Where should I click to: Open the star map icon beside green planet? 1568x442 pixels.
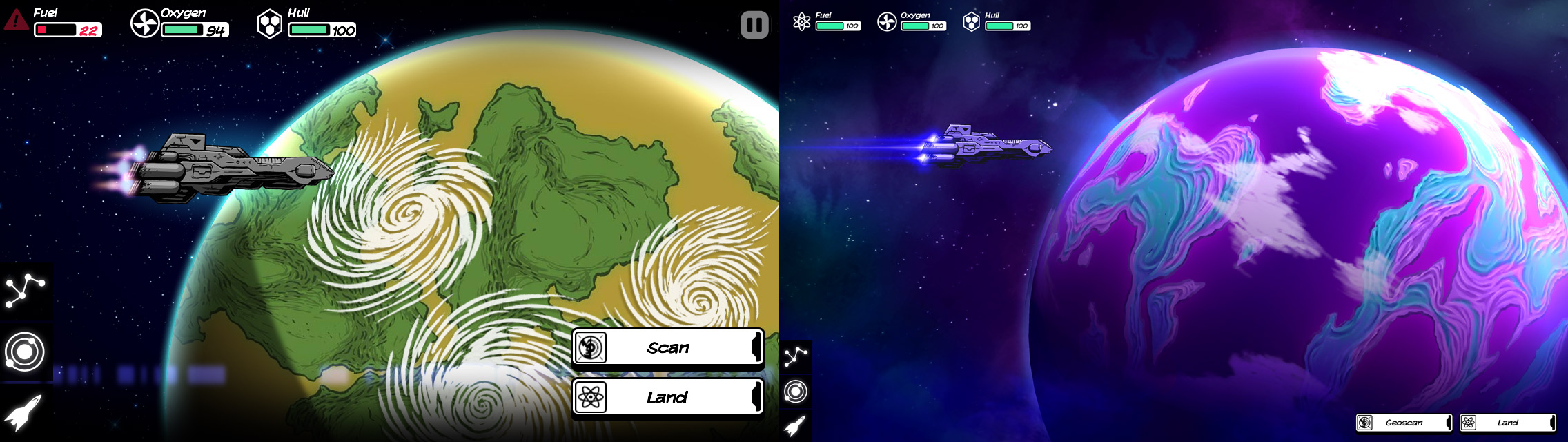(x=26, y=291)
